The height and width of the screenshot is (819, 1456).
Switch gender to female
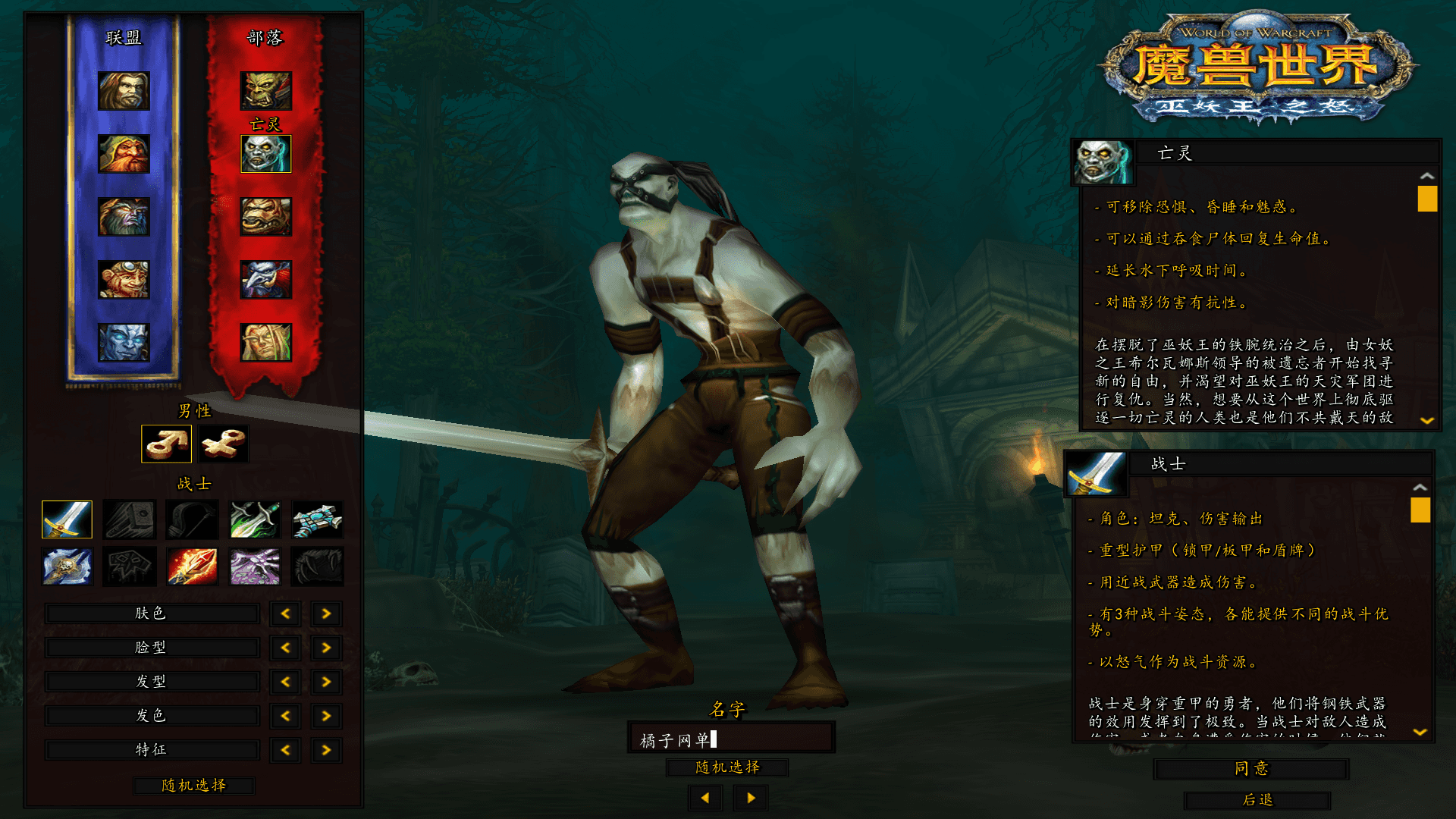click(224, 444)
